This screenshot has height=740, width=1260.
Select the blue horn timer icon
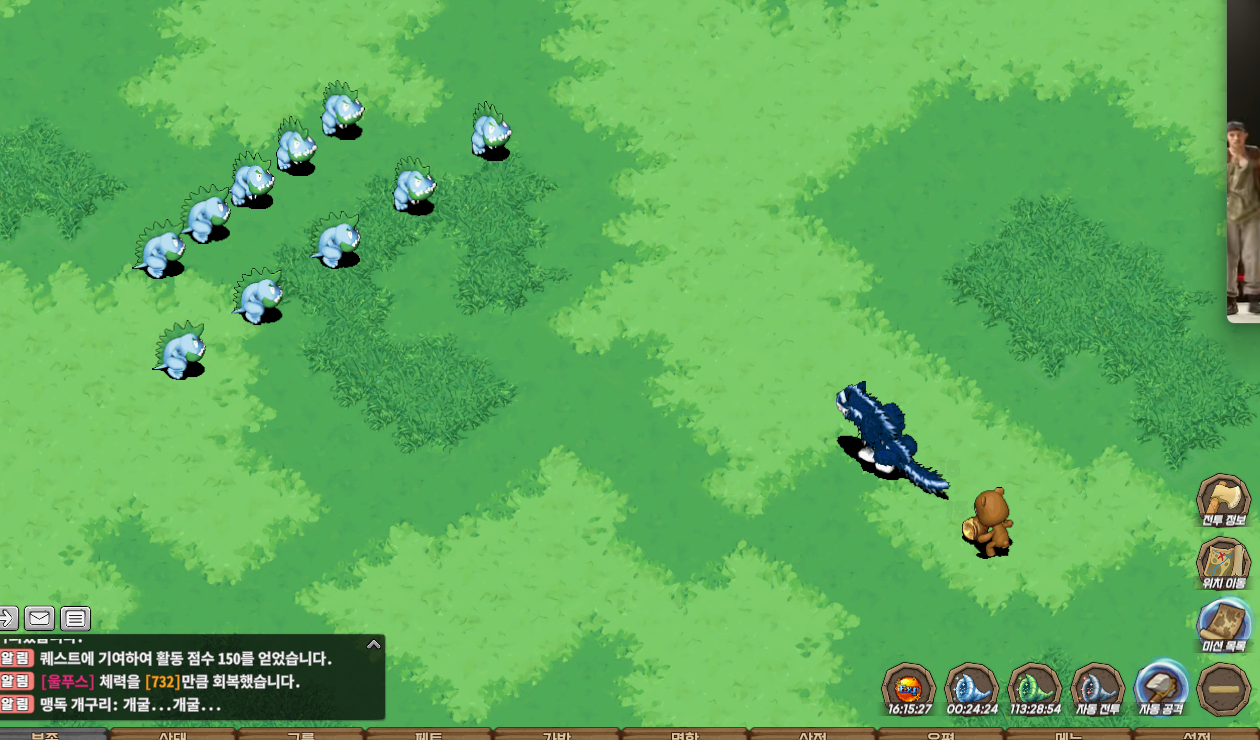[972, 688]
